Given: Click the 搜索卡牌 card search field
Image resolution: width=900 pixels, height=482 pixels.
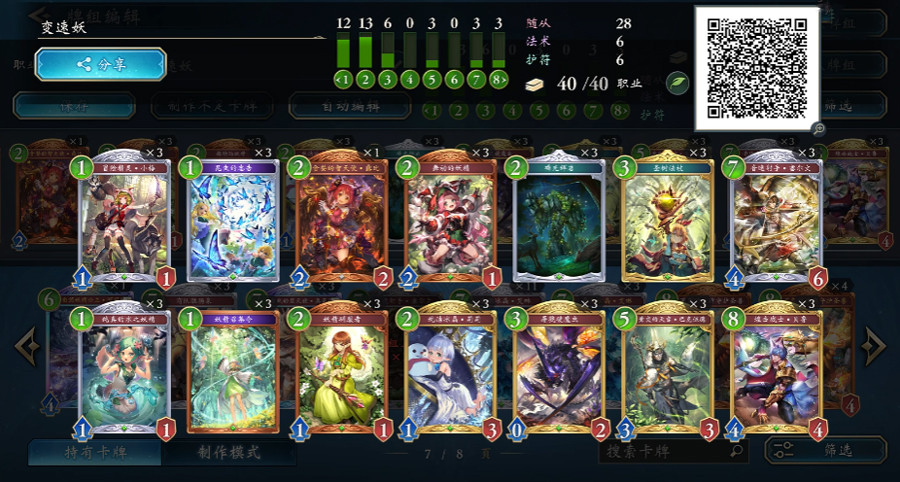Looking at the screenshot, I should (x=670, y=451).
